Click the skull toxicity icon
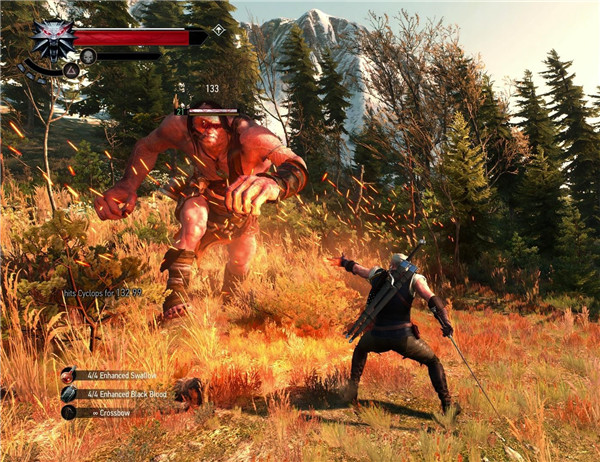The height and width of the screenshot is (462, 600). tap(88, 56)
